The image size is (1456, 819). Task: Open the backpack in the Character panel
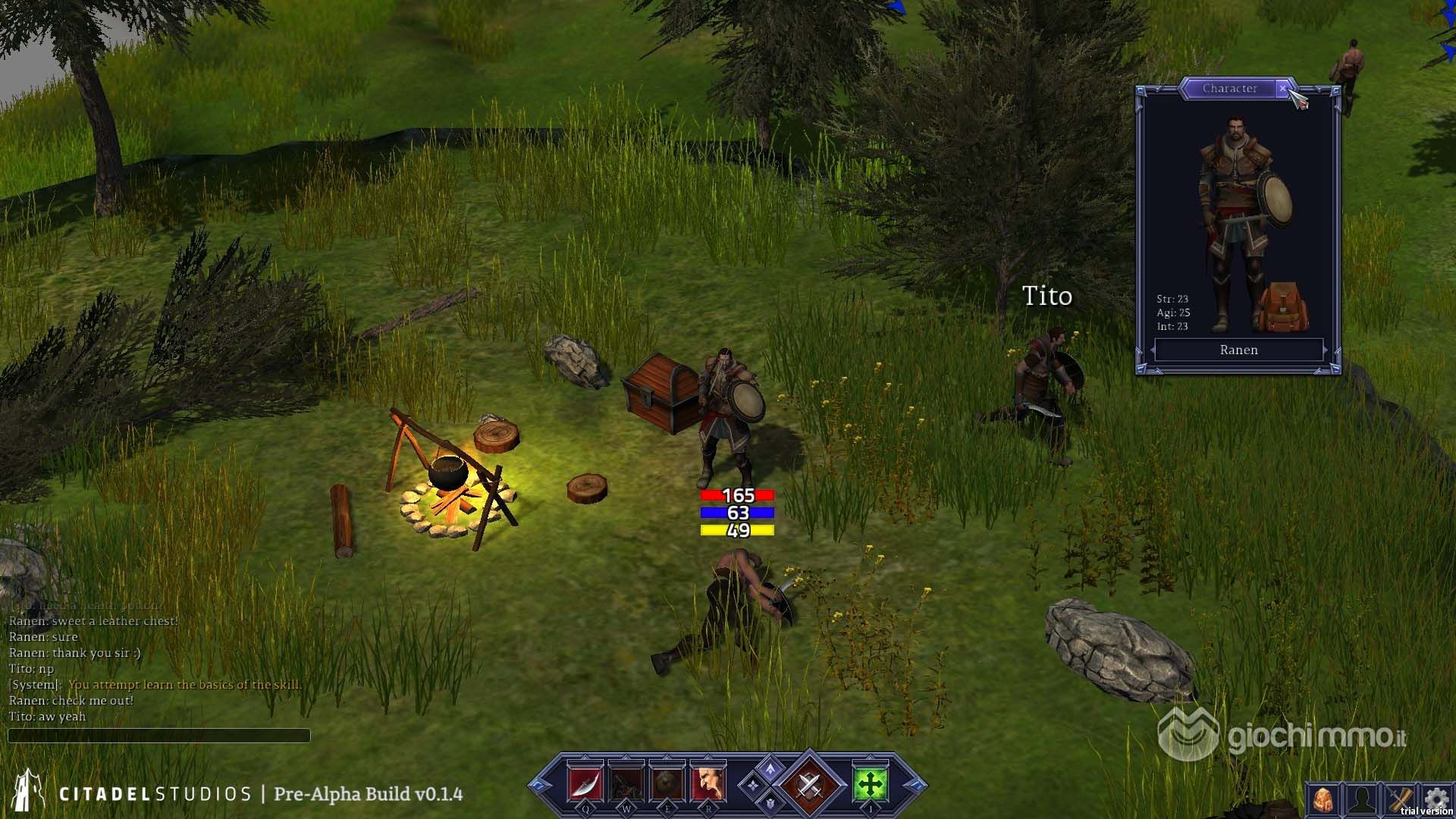pos(1283,307)
